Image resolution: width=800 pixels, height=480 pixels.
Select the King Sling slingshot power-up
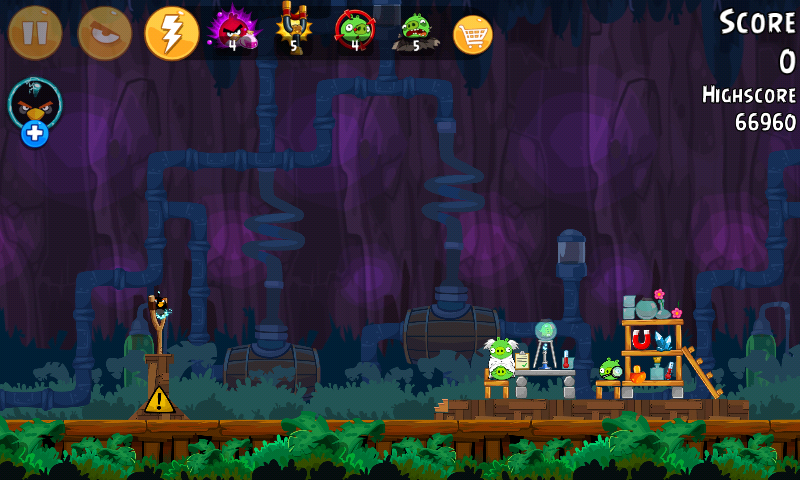294,30
